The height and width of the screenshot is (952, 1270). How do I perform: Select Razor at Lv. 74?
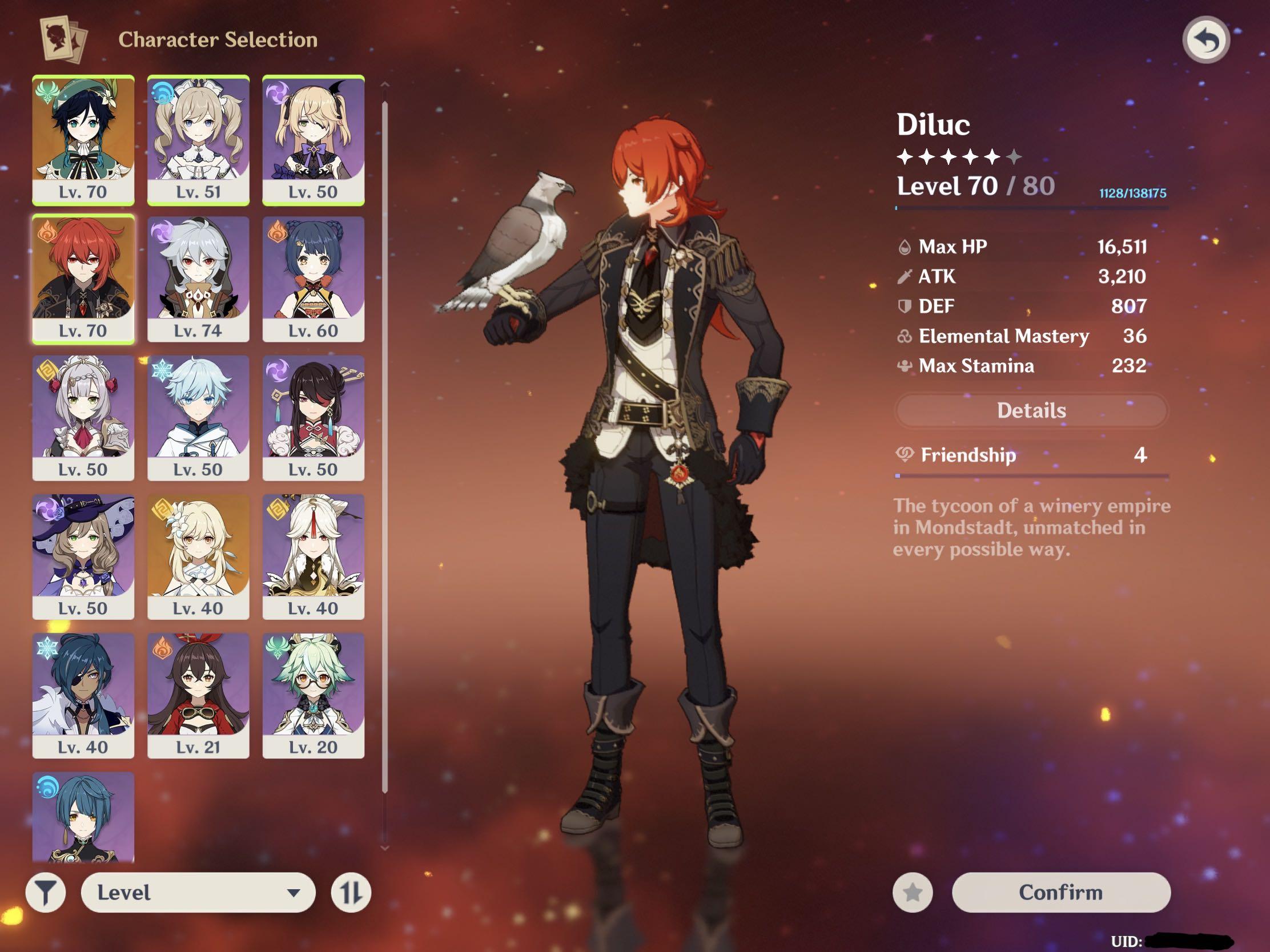tap(198, 279)
